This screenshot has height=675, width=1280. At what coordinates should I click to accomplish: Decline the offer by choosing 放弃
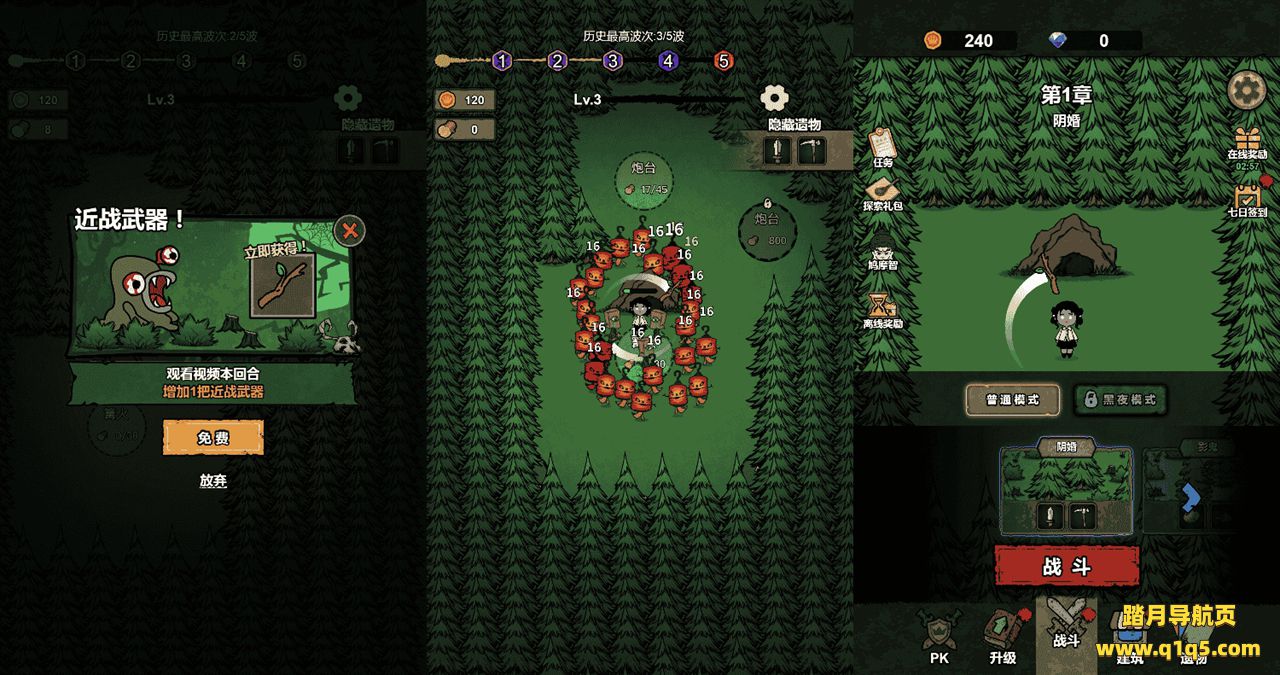(213, 481)
